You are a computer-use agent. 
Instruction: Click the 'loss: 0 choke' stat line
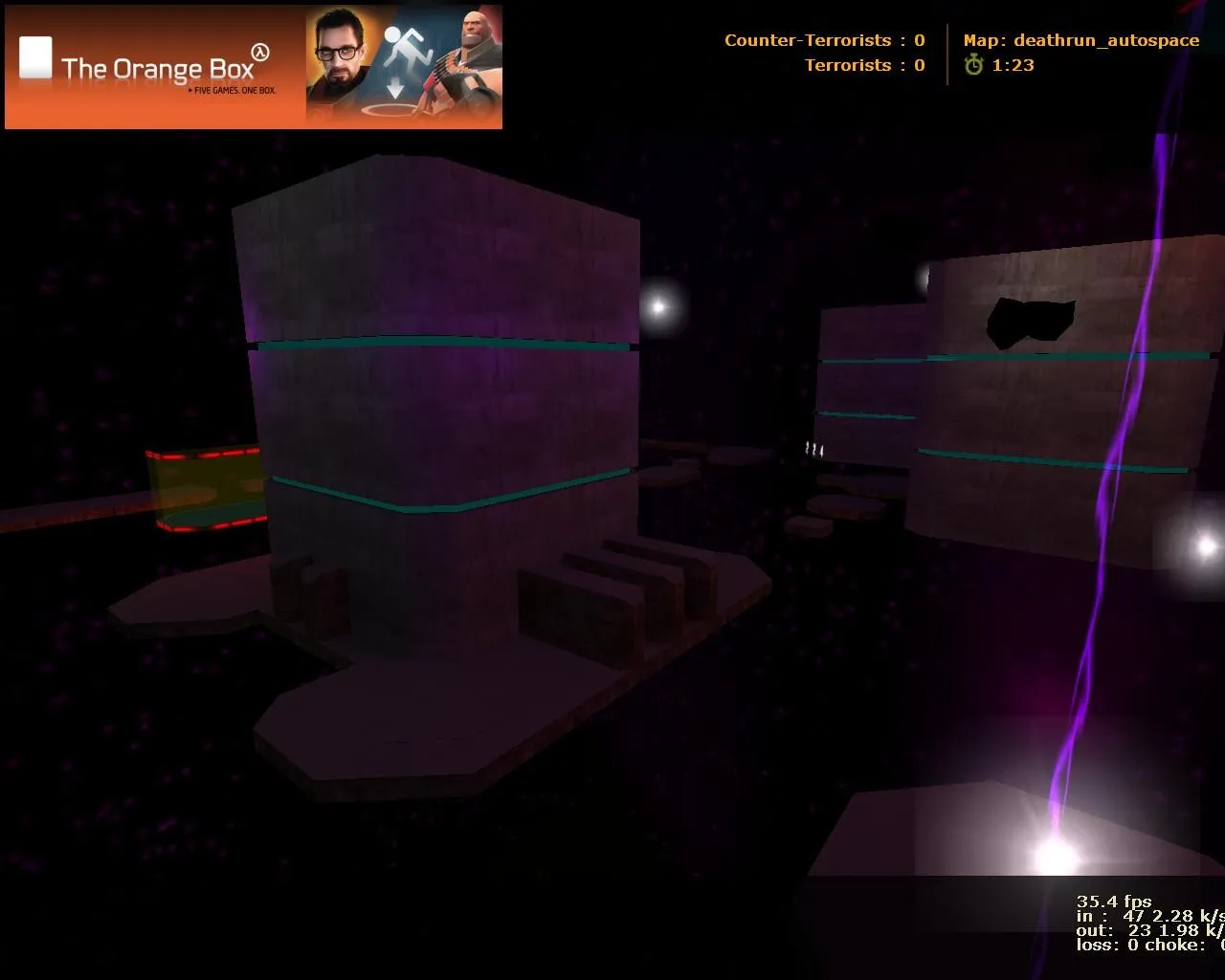click(x=1144, y=945)
